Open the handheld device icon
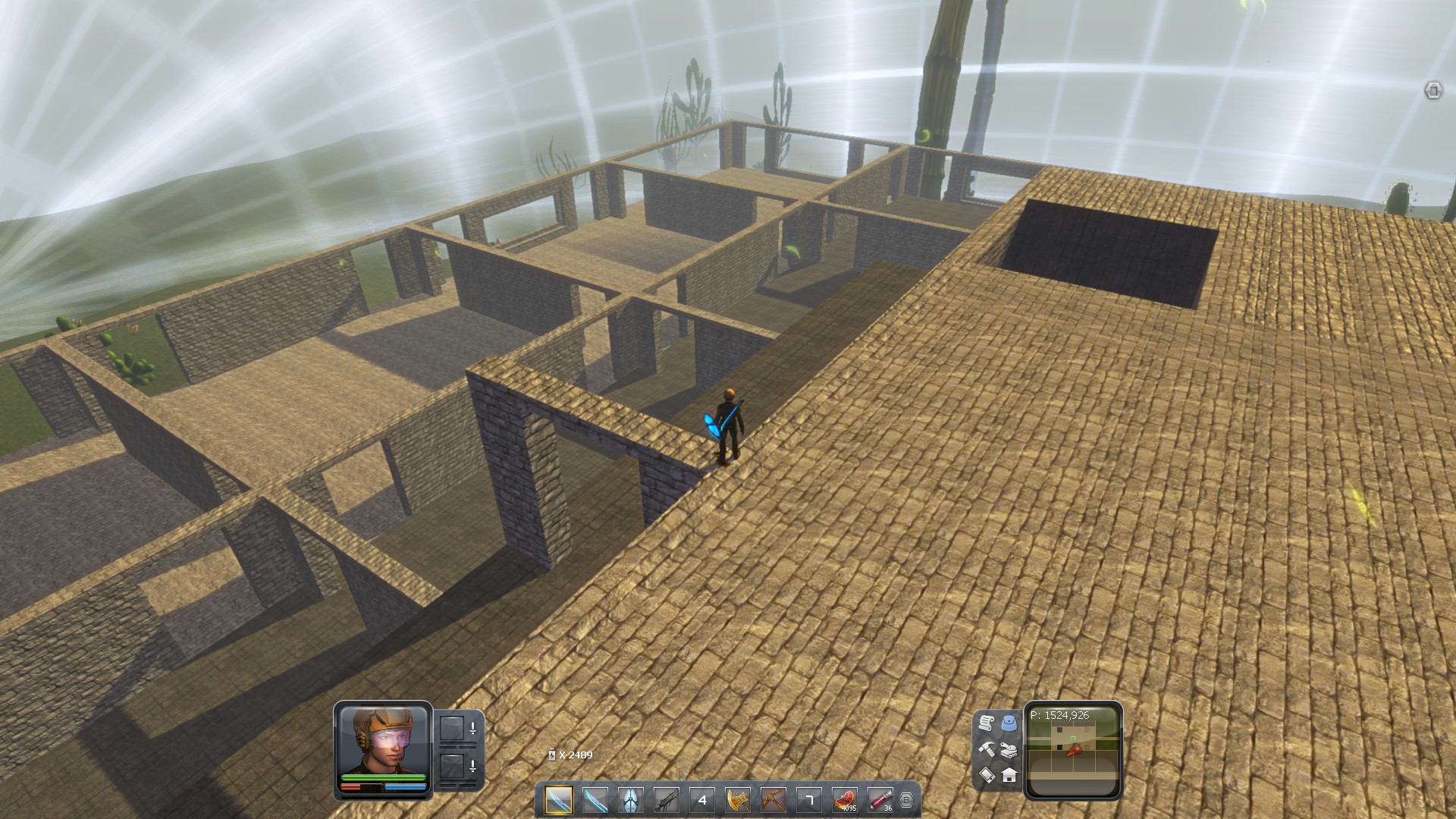Image resolution: width=1456 pixels, height=819 pixels. 986,775
